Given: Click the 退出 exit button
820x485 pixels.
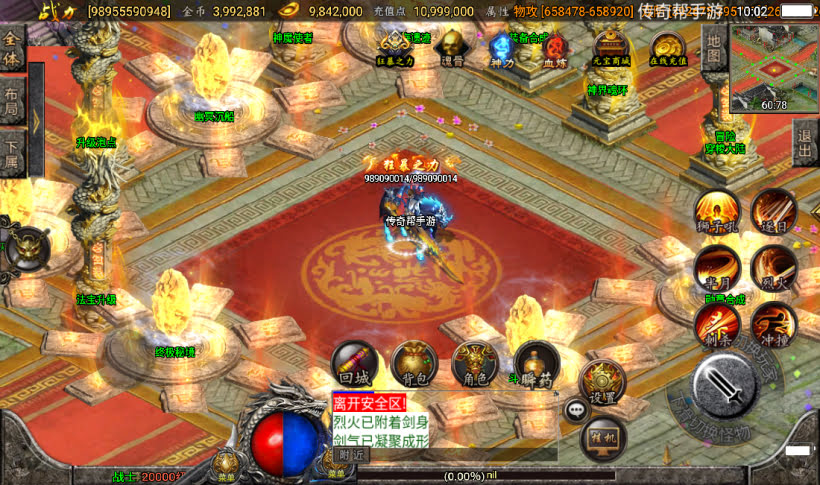Looking at the screenshot, I should point(805,142).
